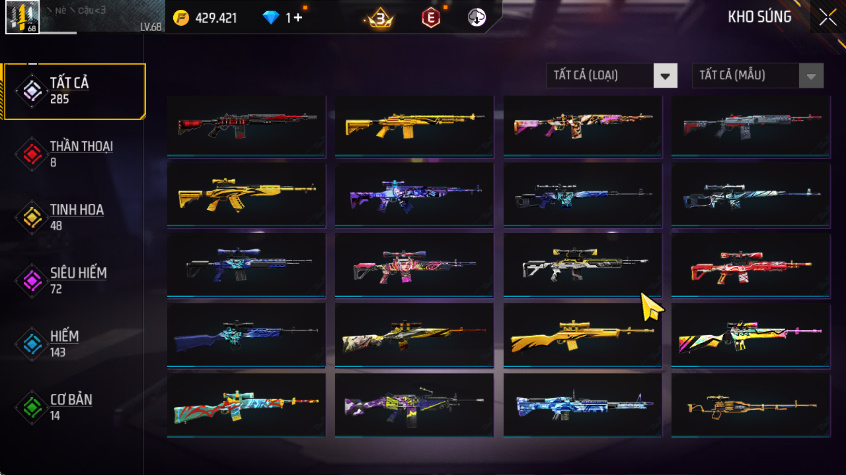This screenshot has height=475, width=846.
Task: Click the gold coin balance
Action: pyautogui.click(x=205, y=18)
